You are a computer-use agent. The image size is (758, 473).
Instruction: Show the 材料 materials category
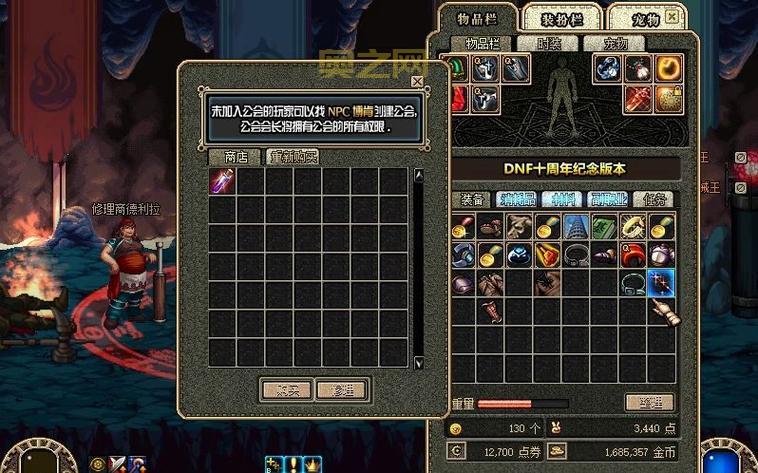point(563,199)
